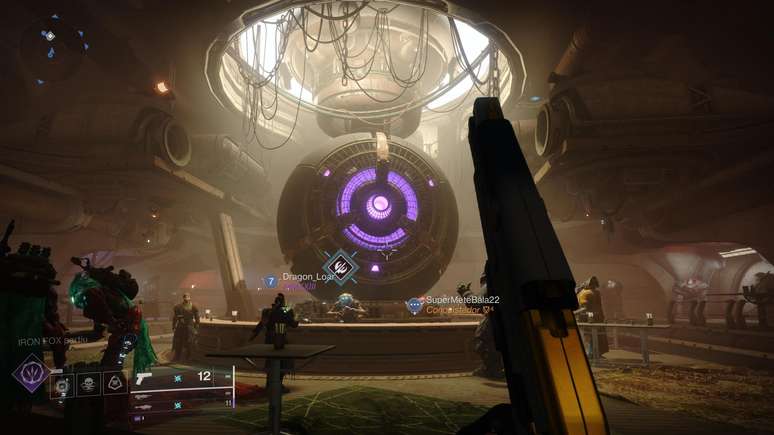Trigger the class ability icon
The width and height of the screenshot is (774, 435).
point(115,383)
